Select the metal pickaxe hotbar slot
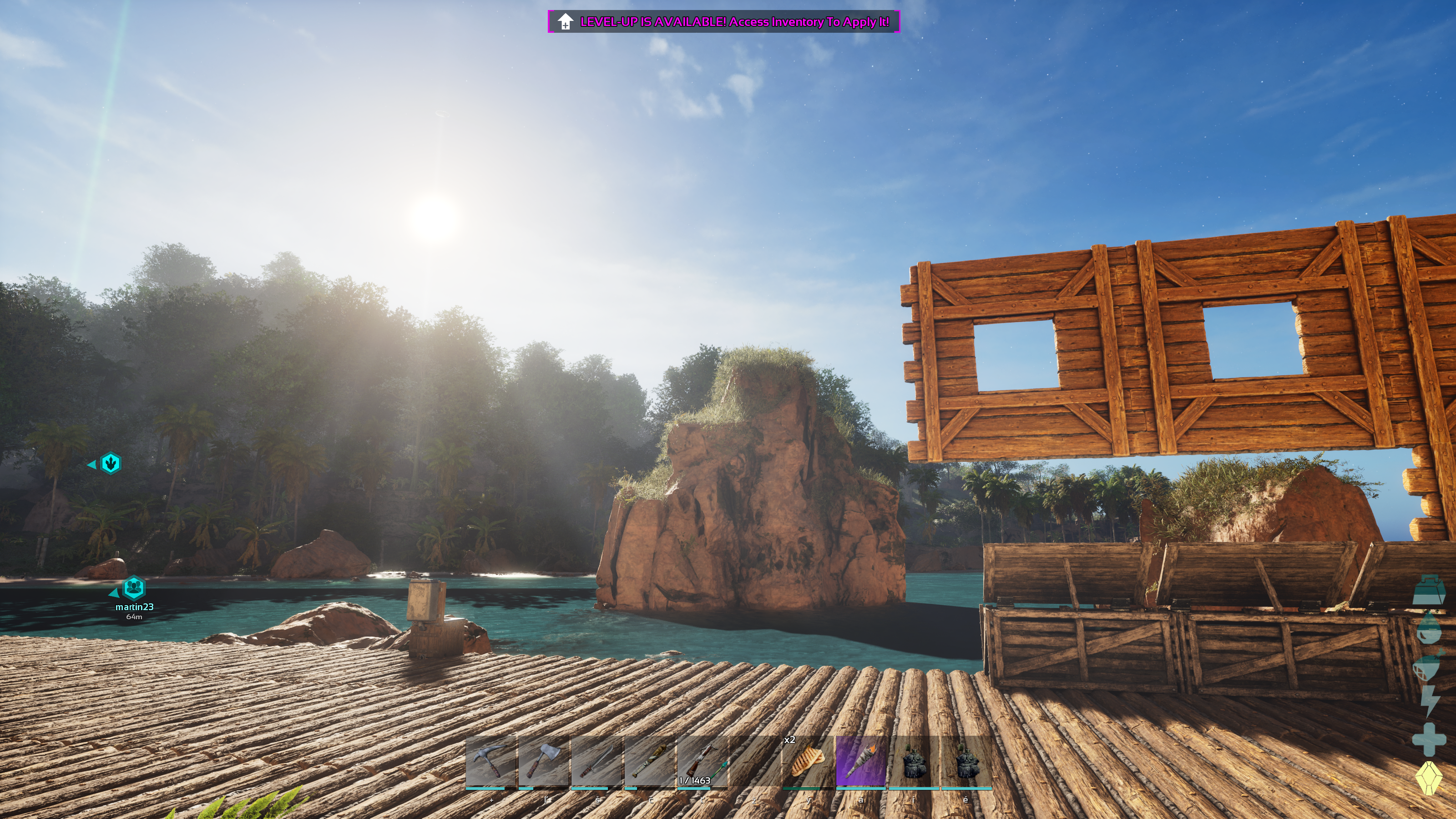The width and height of the screenshot is (1456, 819). click(490, 761)
